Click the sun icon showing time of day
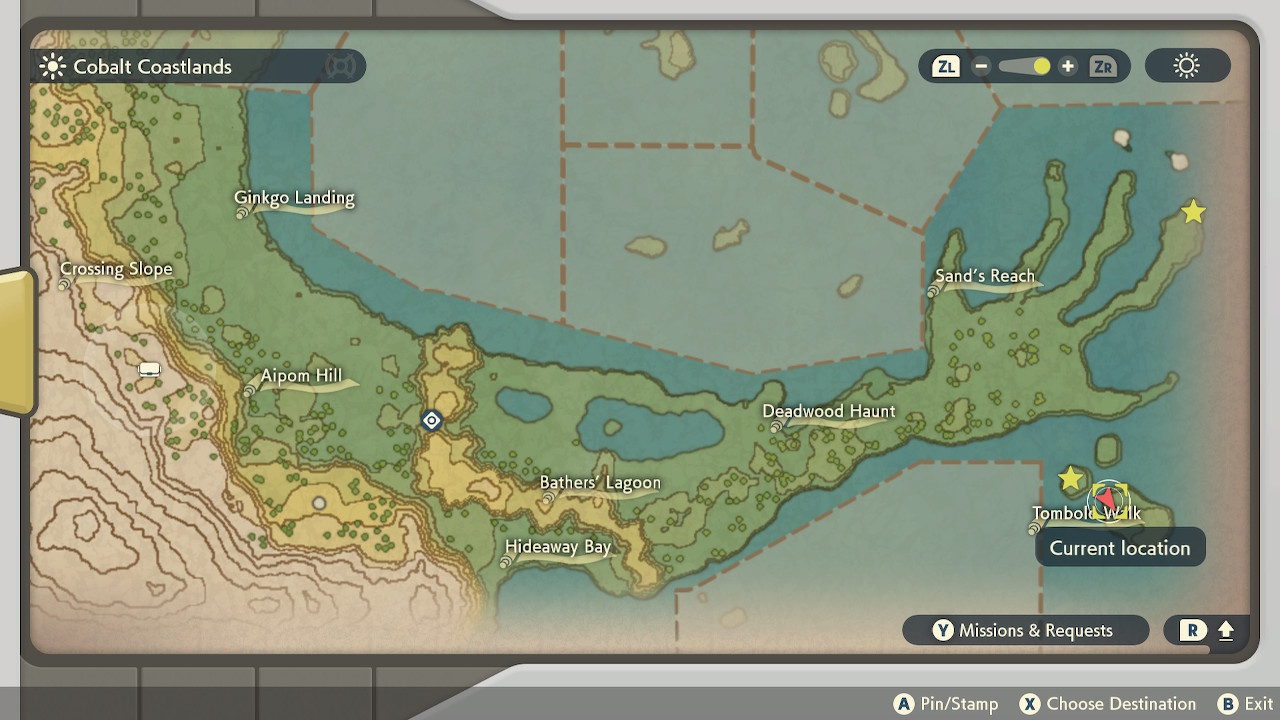This screenshot has height=720, width=1280. coord(1186,65)
